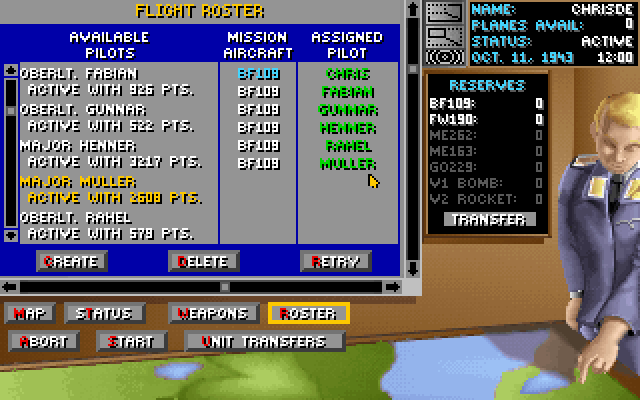This screenshot has height=400, width=640.
Task: Select the highlighted first BF109 mission aircraft
Action: point(258,73)
